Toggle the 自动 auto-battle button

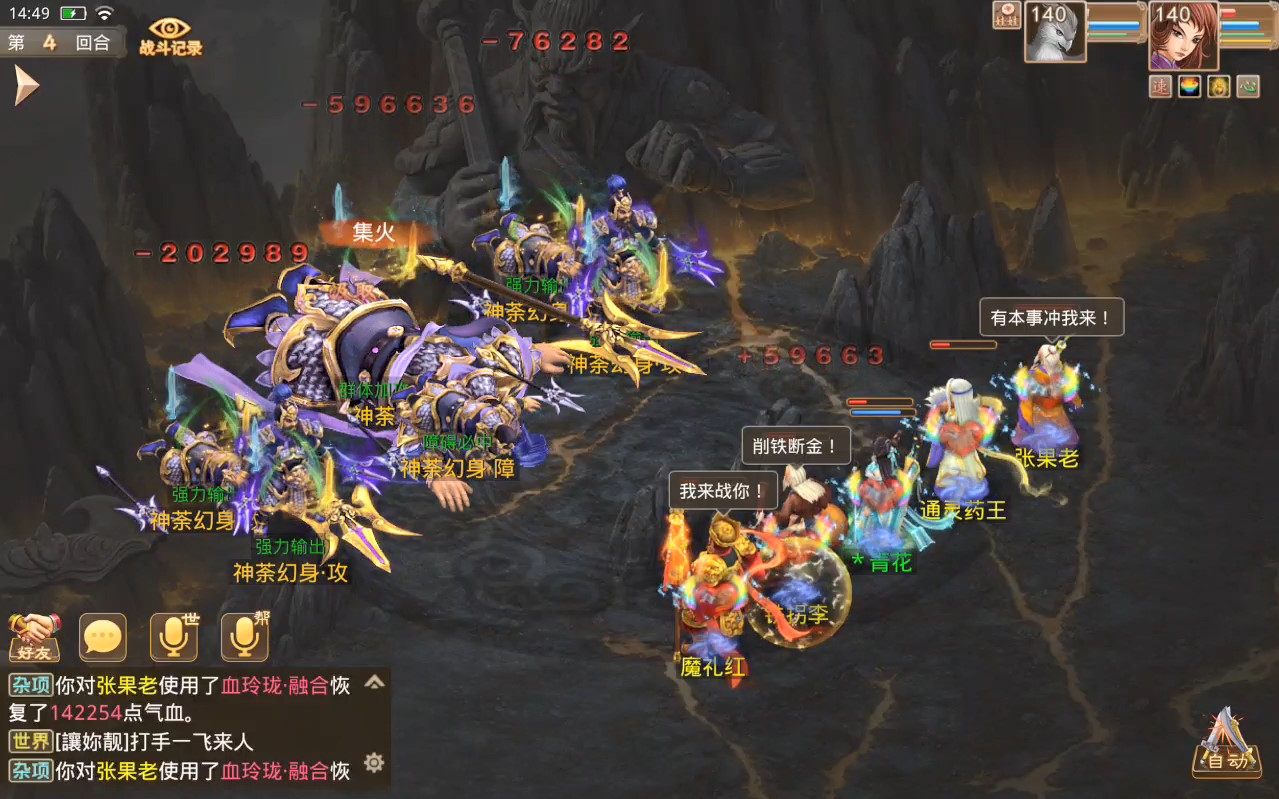[x=1225, y=745]
